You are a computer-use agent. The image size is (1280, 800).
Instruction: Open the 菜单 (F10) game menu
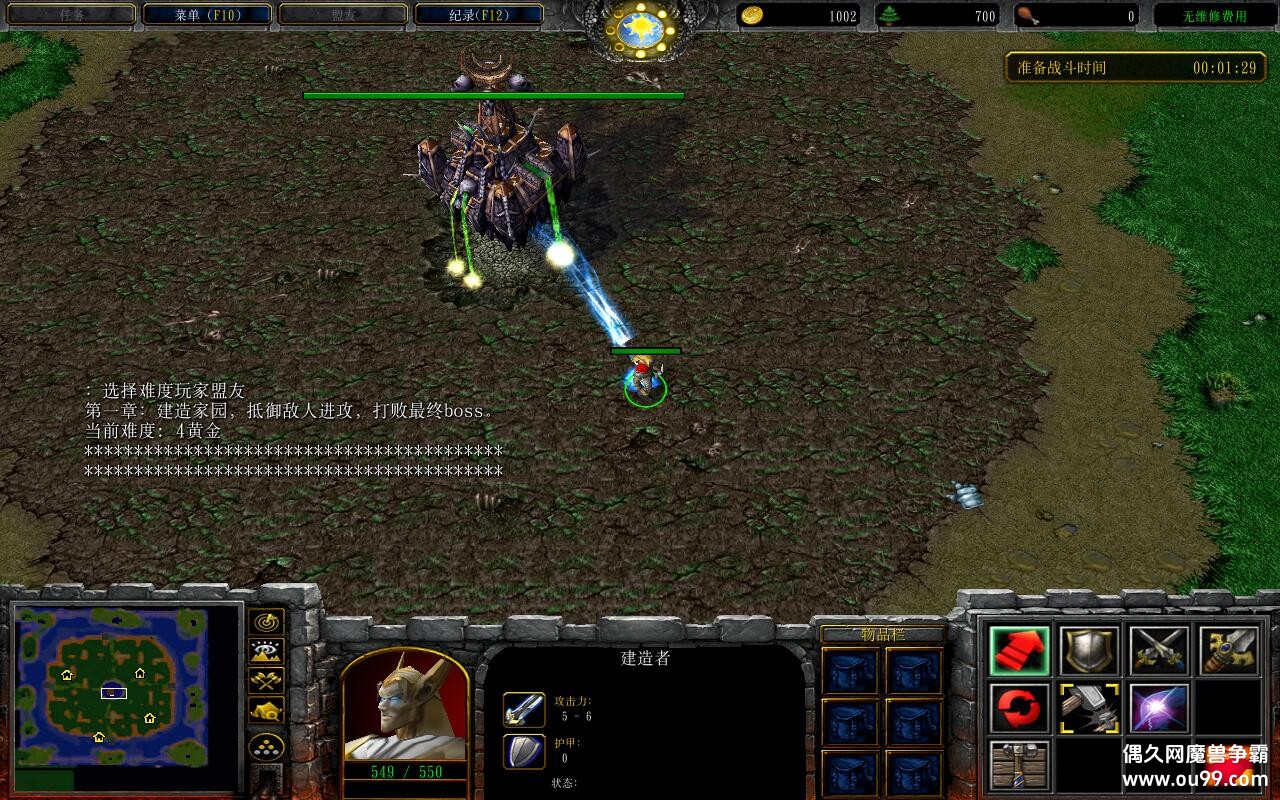coord(207,15)
